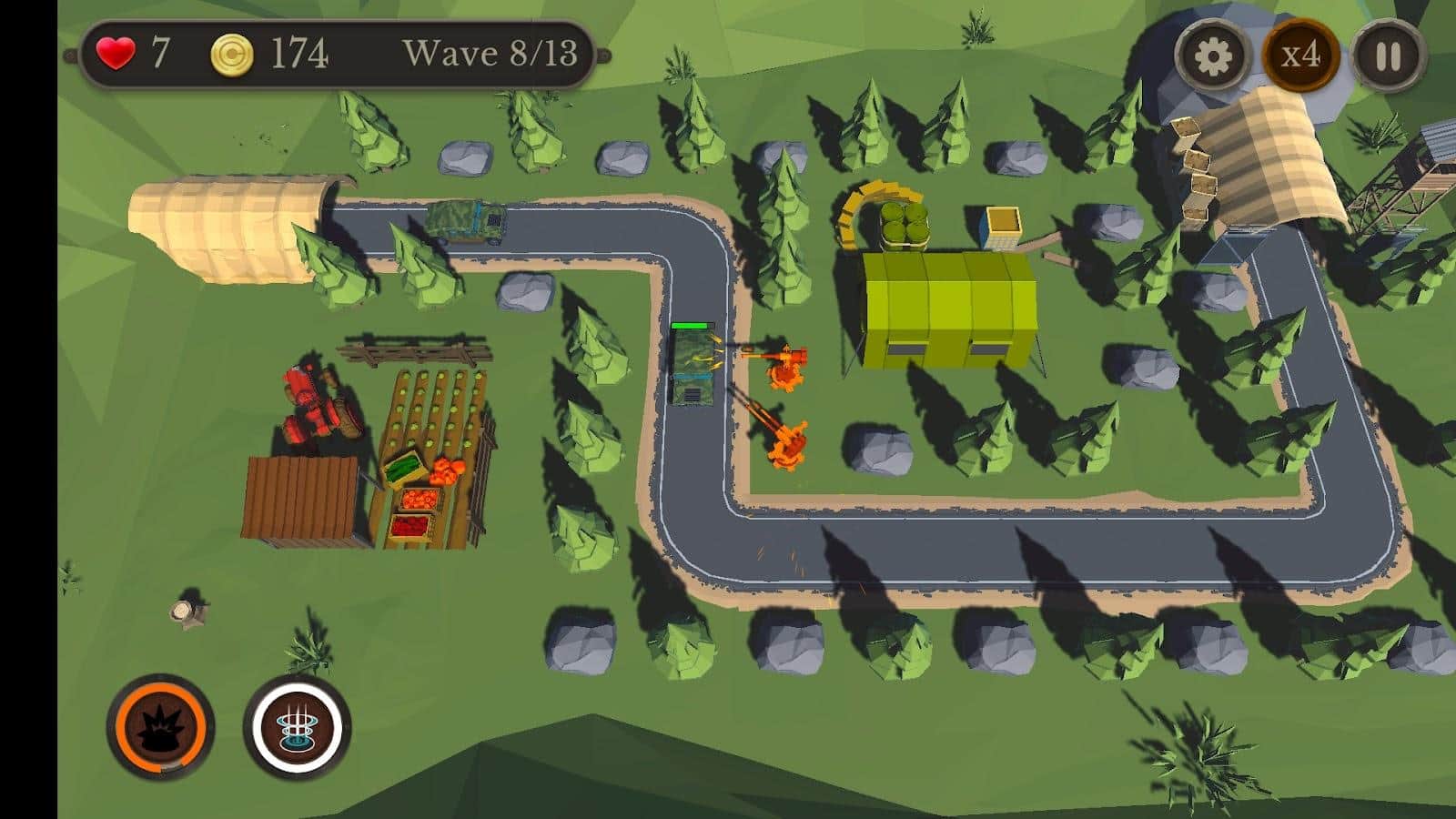Toggle the x4 game speed button
This screenshot has height=819, width=1456.
pos(1301,56)
